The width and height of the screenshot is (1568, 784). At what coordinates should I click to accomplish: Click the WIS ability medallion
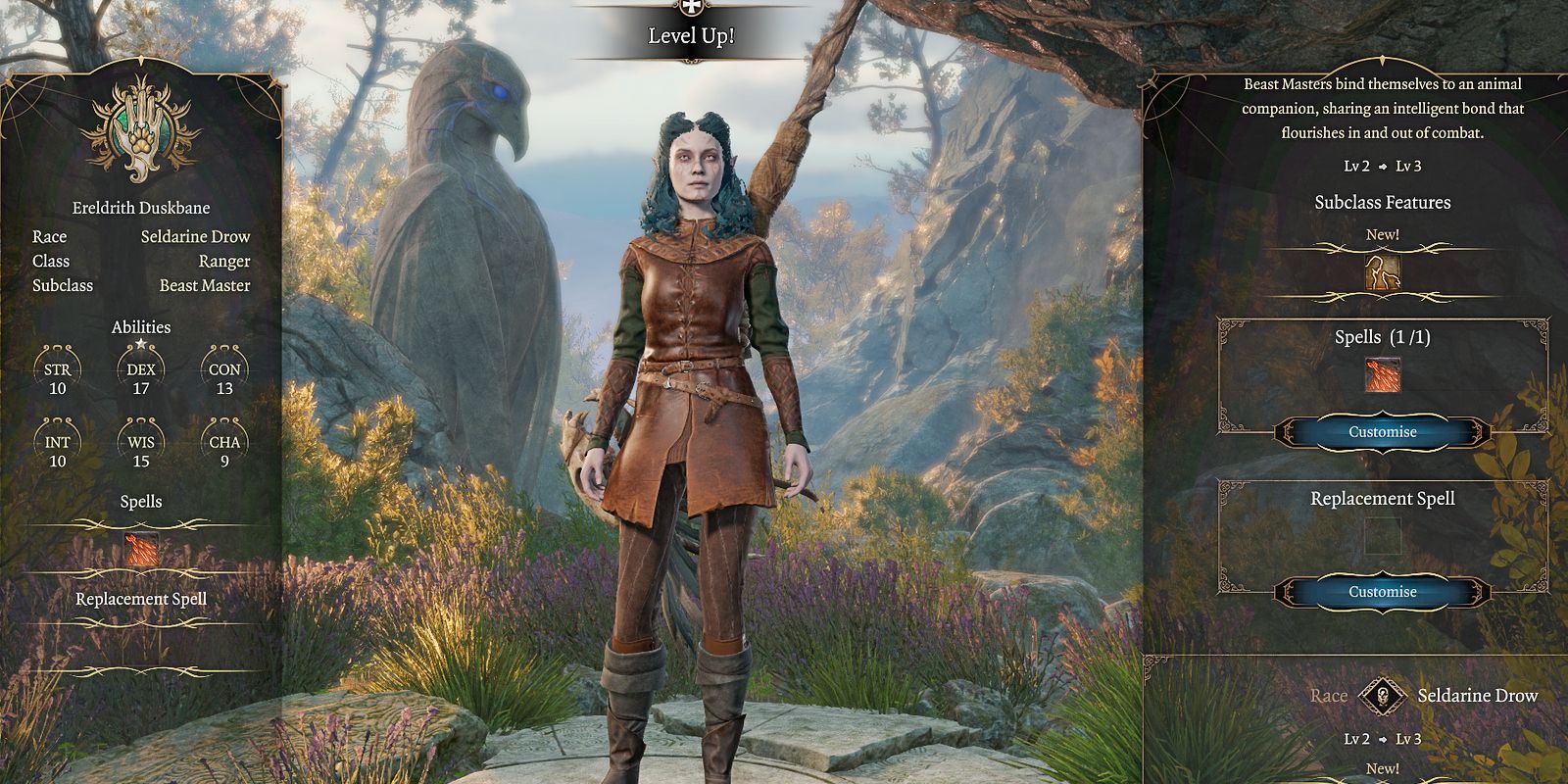coord(143,443)
